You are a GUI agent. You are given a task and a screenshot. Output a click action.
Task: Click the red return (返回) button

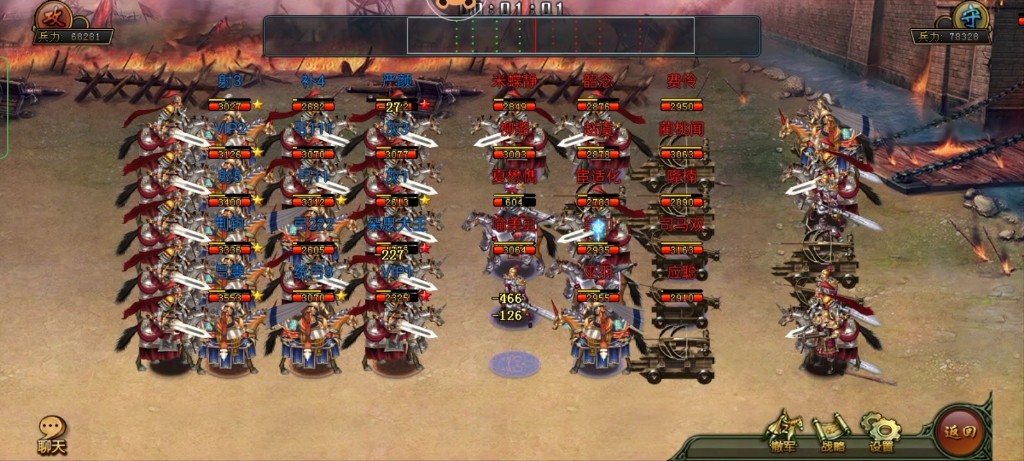click(959, 431)
